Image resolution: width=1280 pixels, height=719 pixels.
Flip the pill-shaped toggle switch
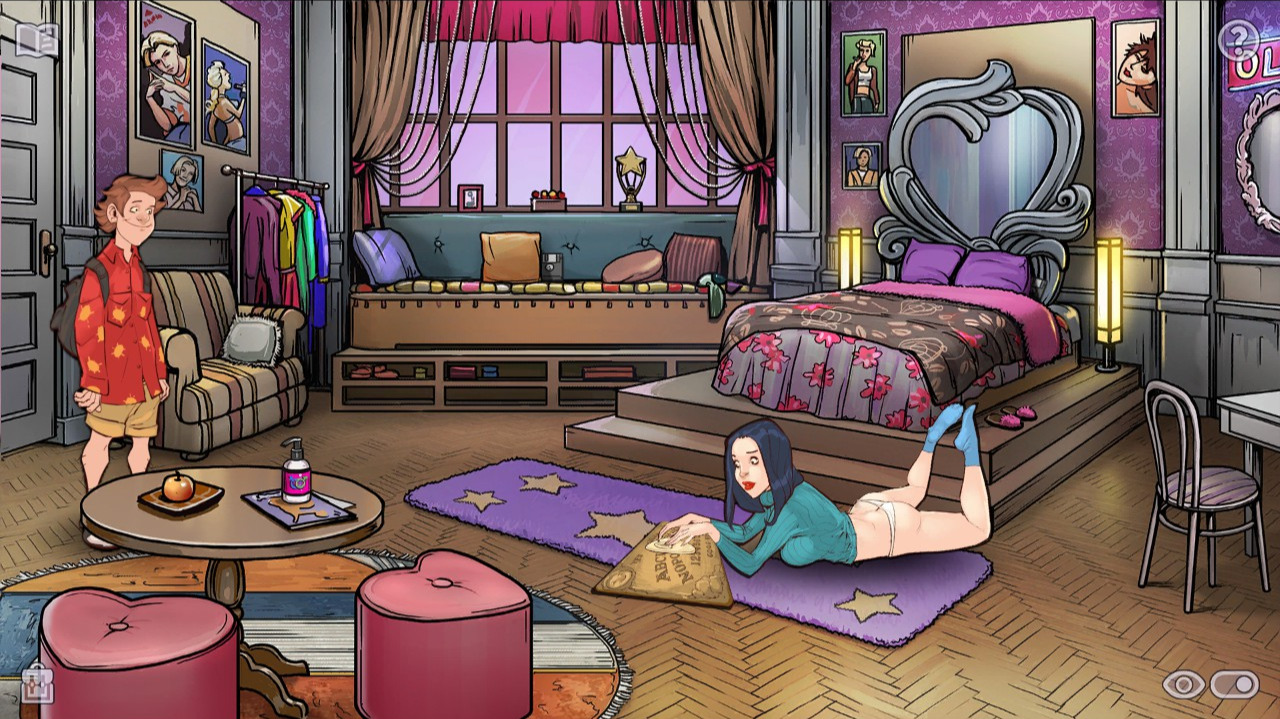1235,684
